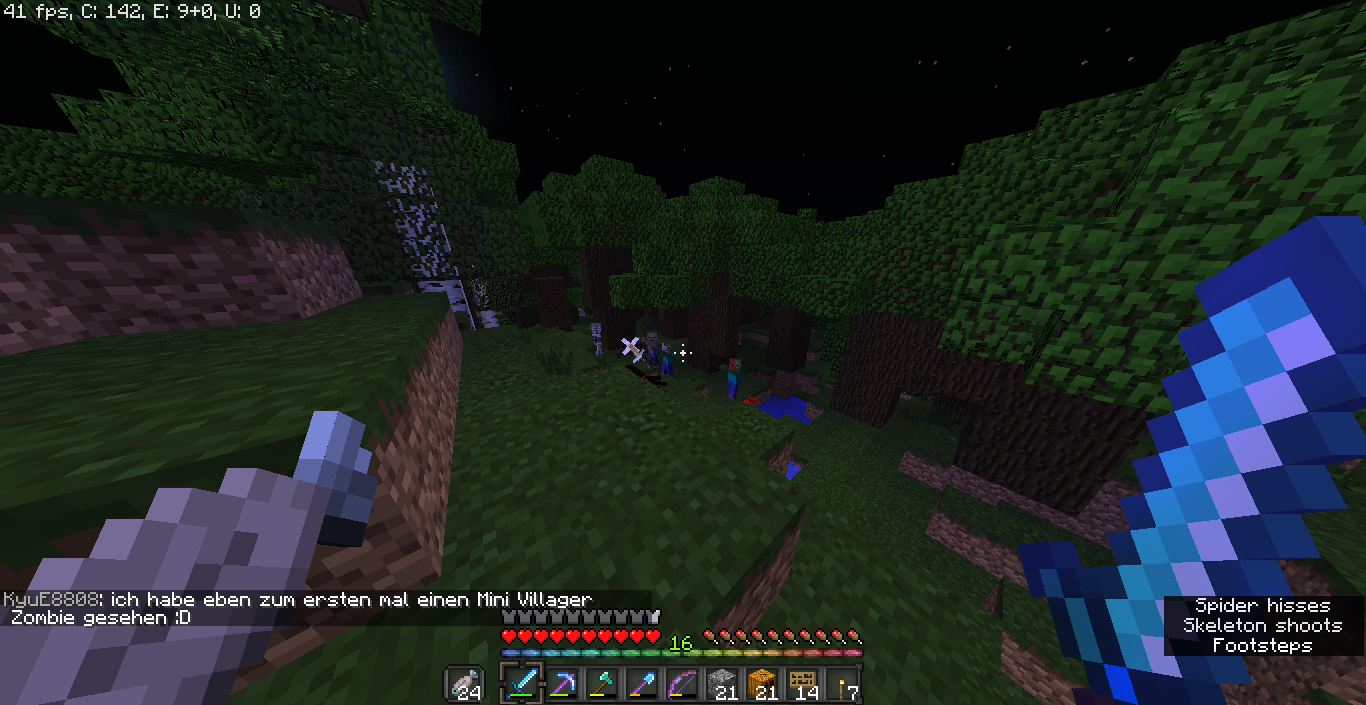Click KyuE8808's chat message

point(298,608)
